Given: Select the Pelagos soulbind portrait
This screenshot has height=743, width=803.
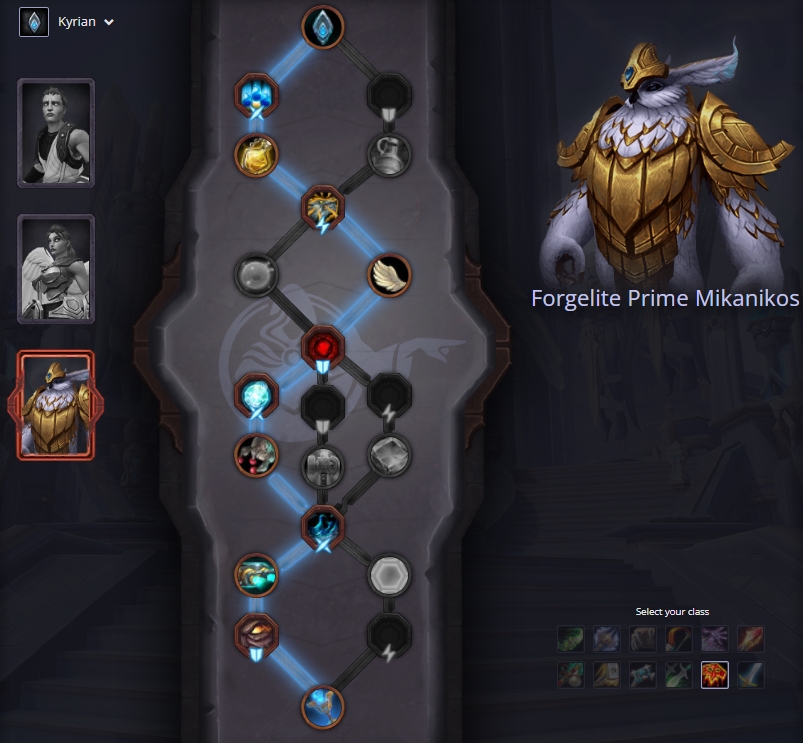Looking at the screenshot, I should (x=56, y=133).
